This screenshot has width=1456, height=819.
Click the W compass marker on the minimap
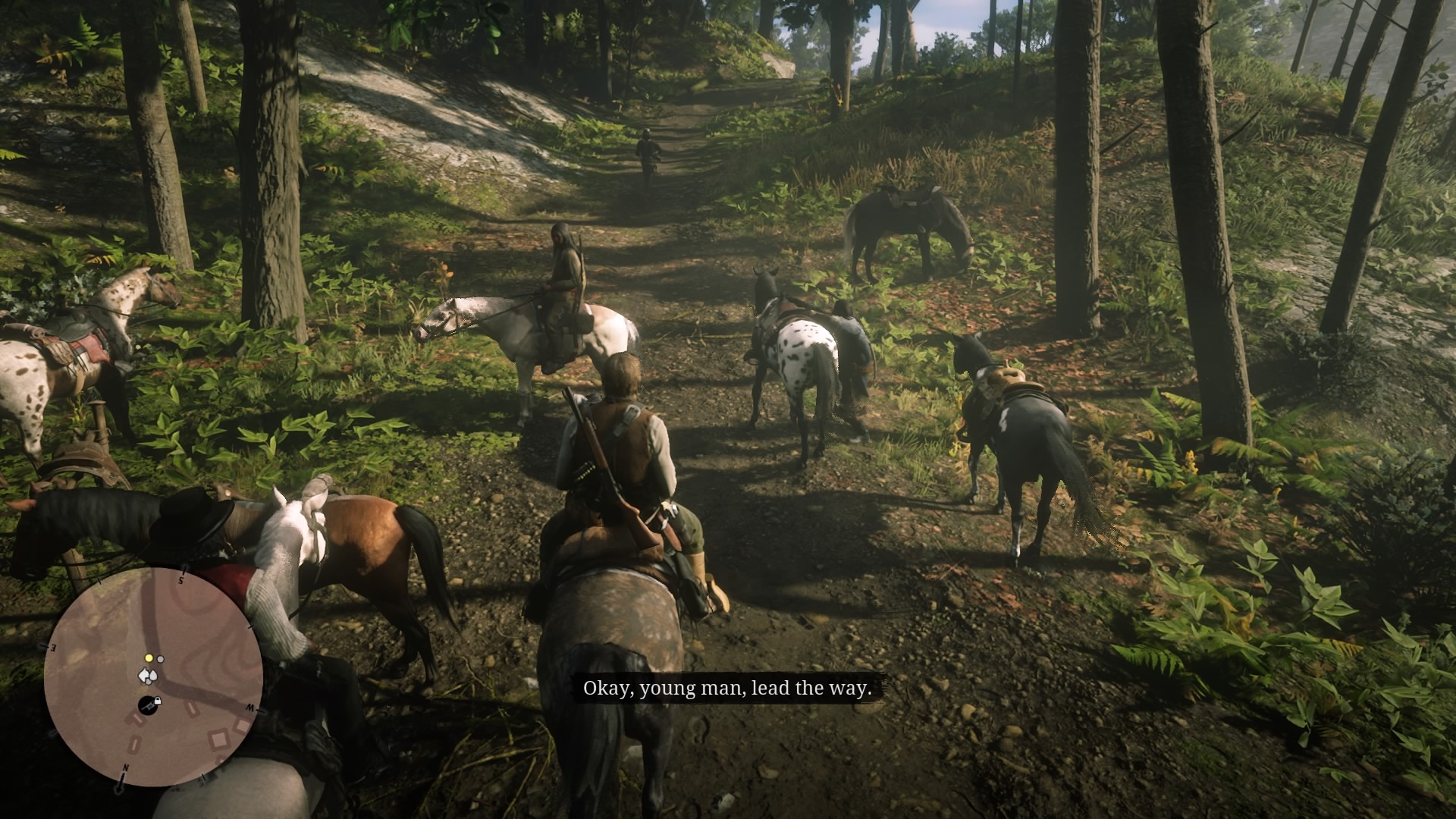point(251,706)
